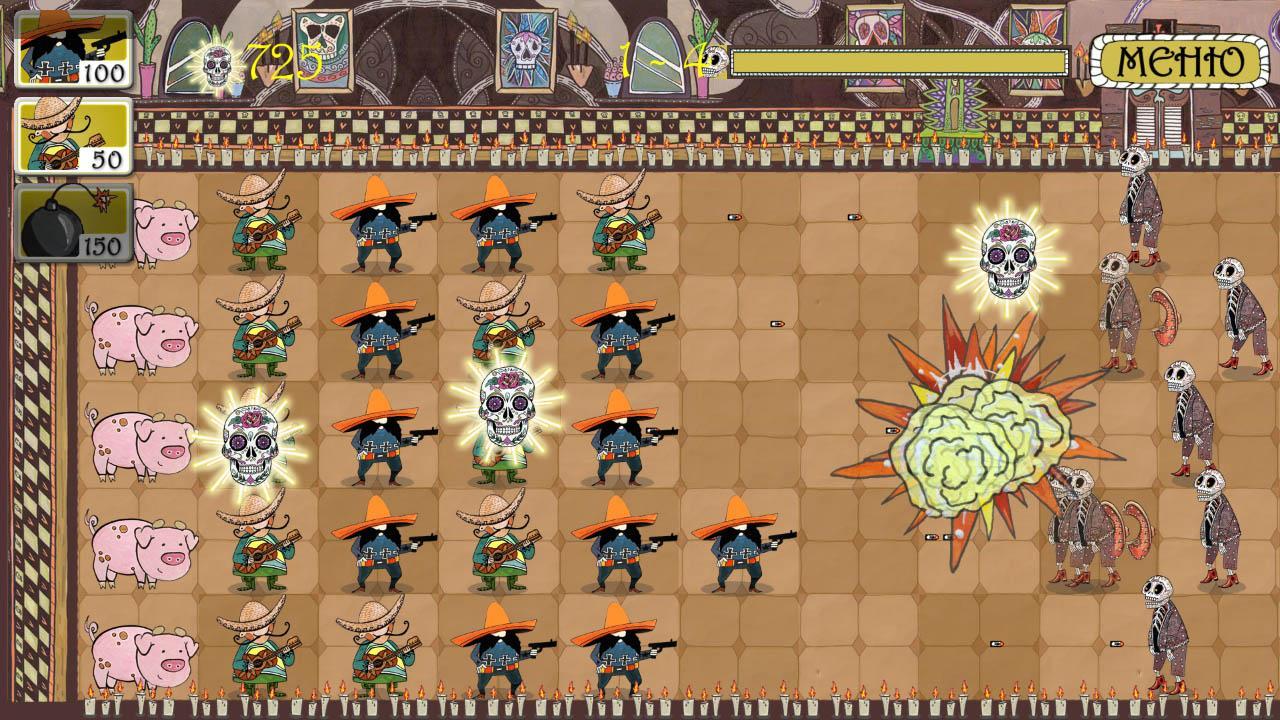The width and height of the screenshot is (1280, 720).
Task: Click the wave progress bar
Action: (900, 62)
